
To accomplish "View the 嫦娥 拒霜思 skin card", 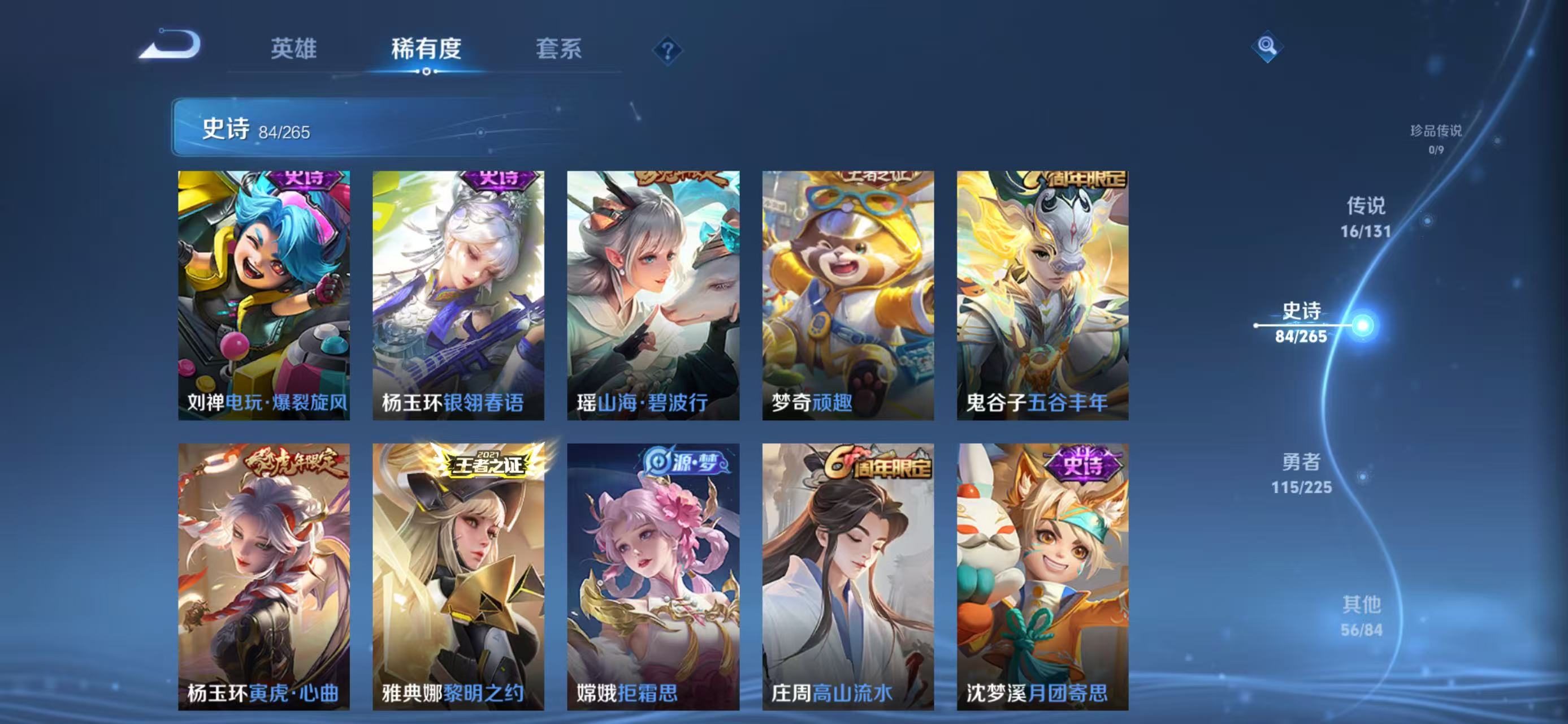I will (x=653, y=576).
